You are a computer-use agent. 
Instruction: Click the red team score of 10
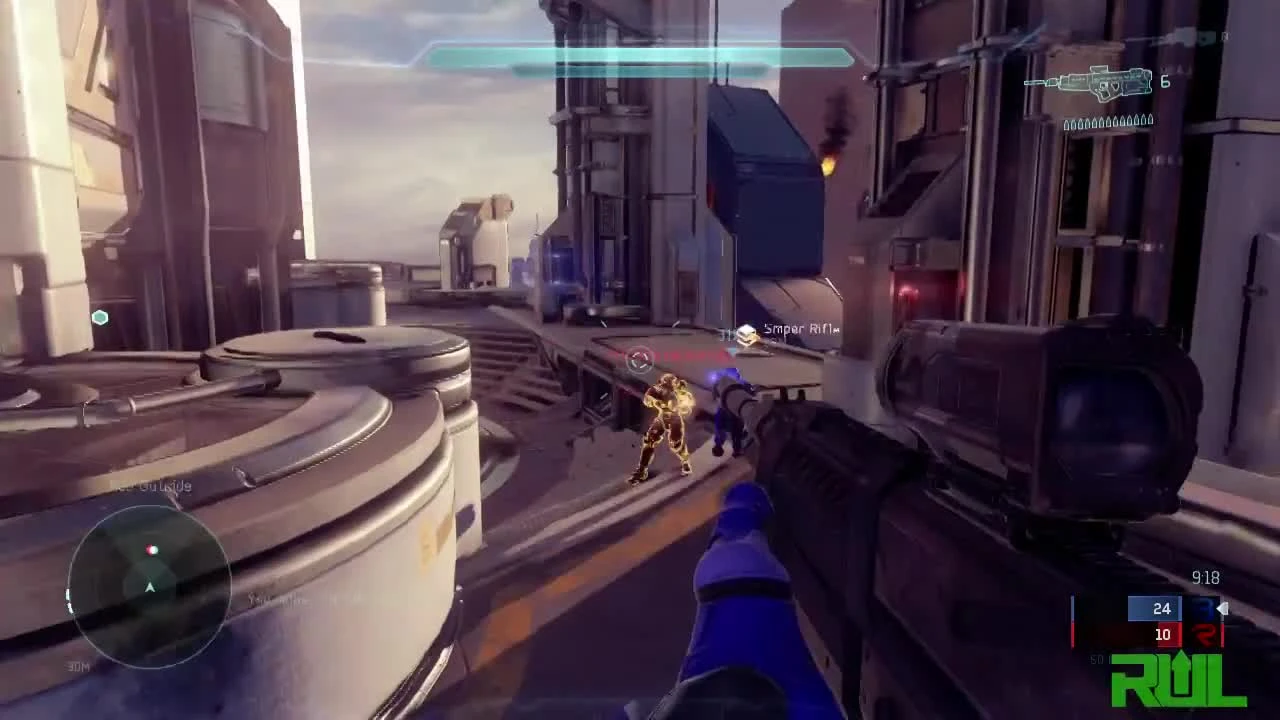tap(1161, 634)
